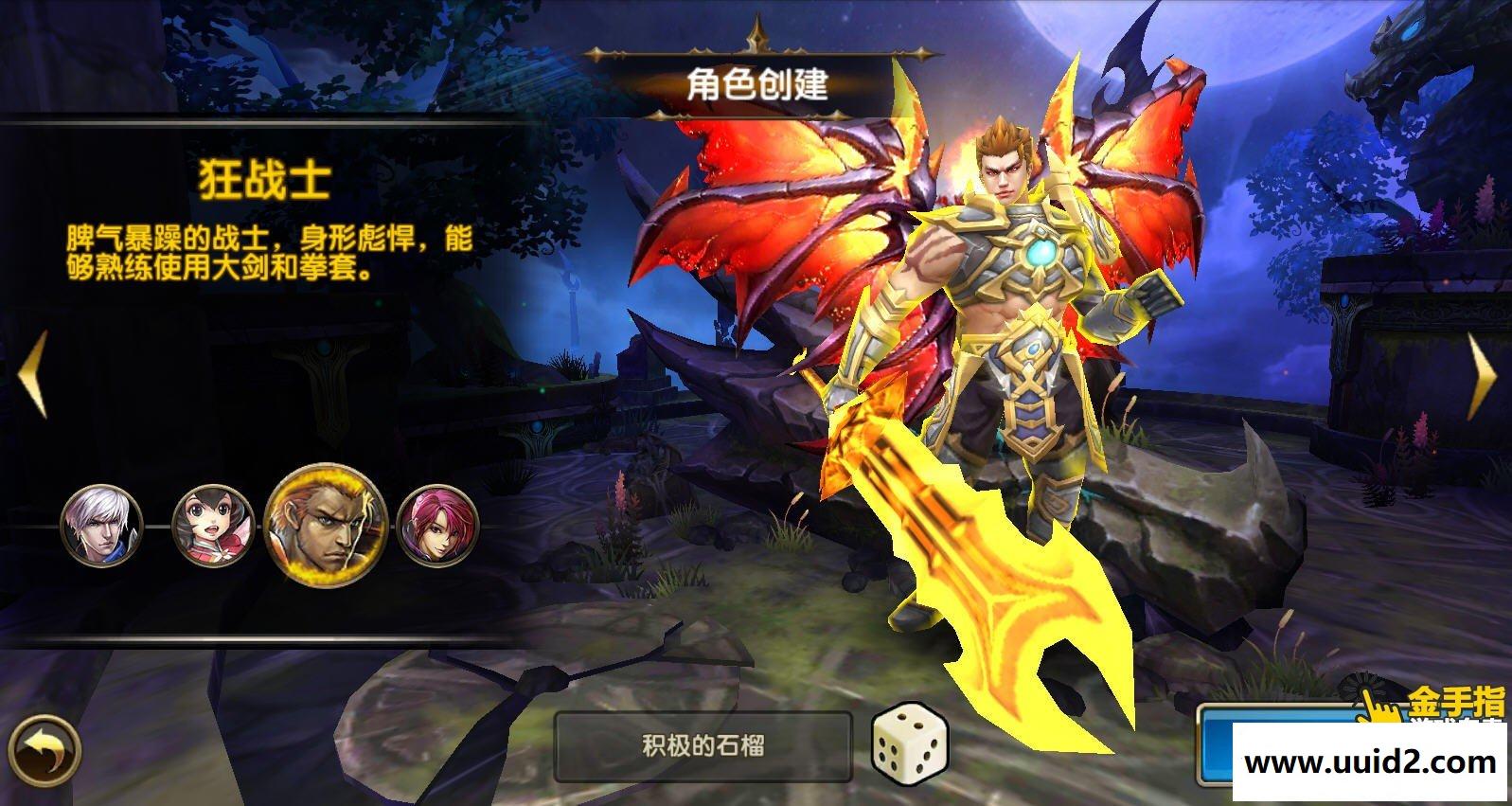The image size is (1512, 806).
Task: Click the golden back arrow button
Action: point(44,749)
